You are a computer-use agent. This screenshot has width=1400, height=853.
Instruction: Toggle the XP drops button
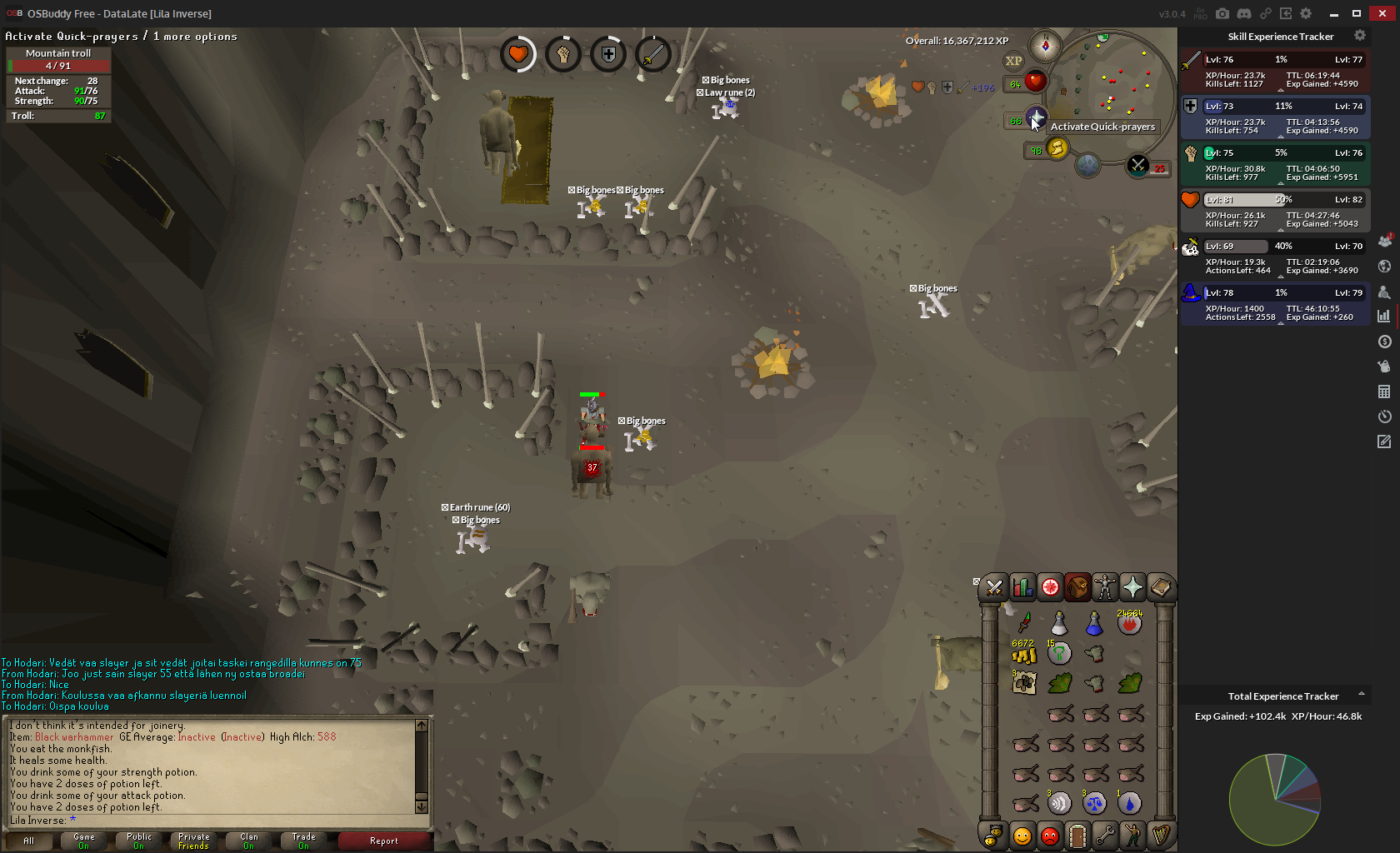(1013, 61)
